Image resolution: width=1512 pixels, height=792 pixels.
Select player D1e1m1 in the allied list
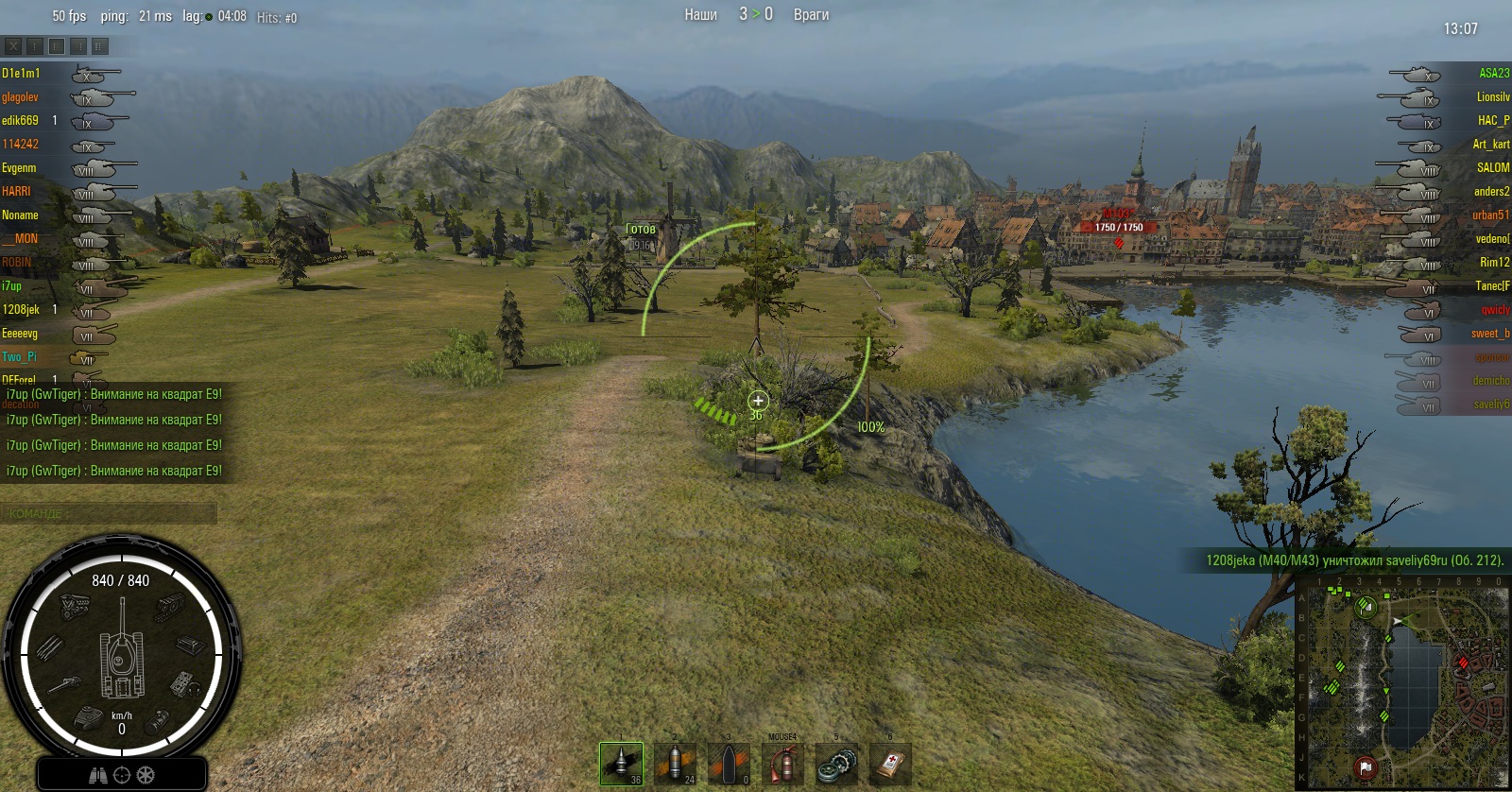[21, 74]
